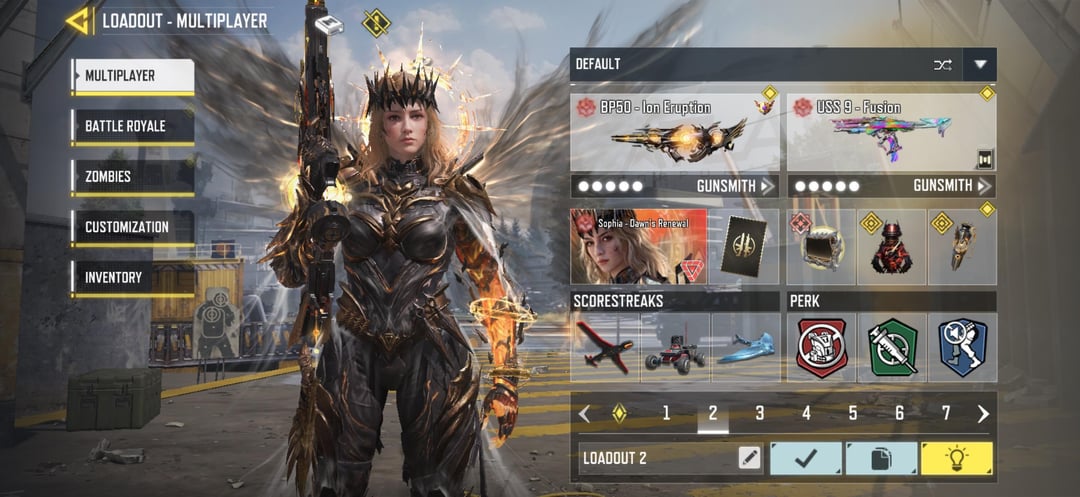Select the red plane scorestreak slot
Image resolution: width=1080 pixels, height=497 pixels.
click(x=605, y=348)
